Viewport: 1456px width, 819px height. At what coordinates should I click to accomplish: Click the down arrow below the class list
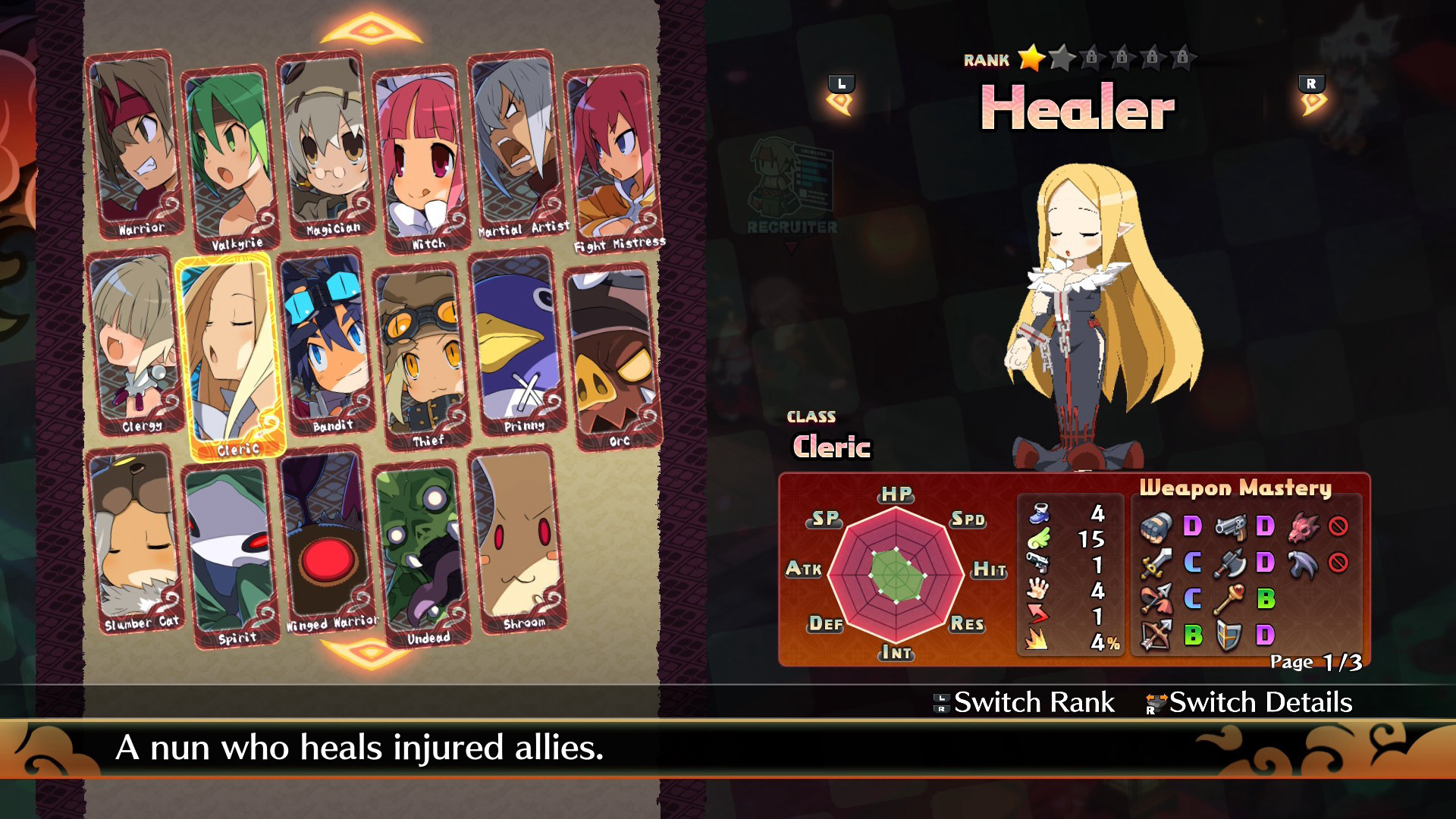pos(371,651)
